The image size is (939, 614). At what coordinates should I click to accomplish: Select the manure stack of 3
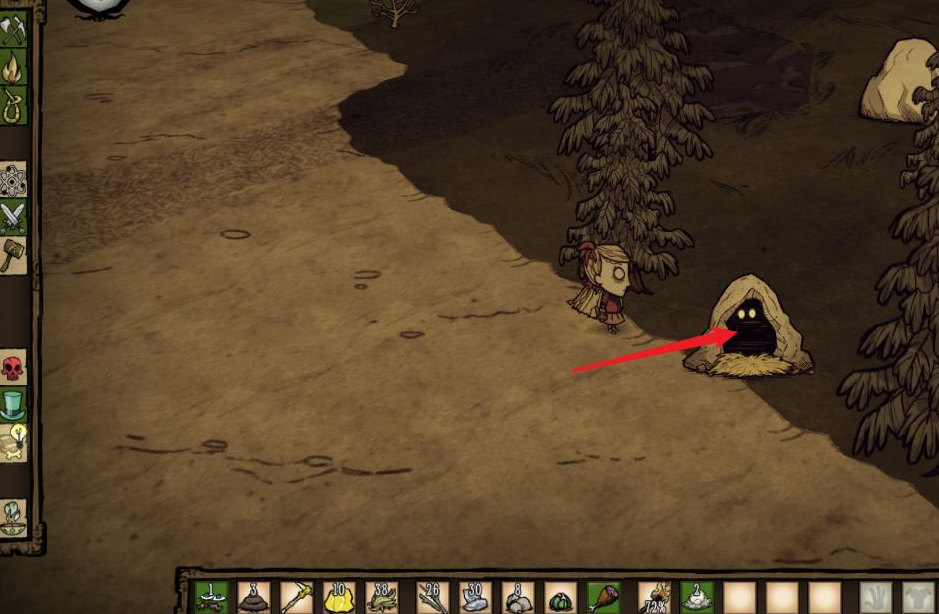(x=254, y=597)
